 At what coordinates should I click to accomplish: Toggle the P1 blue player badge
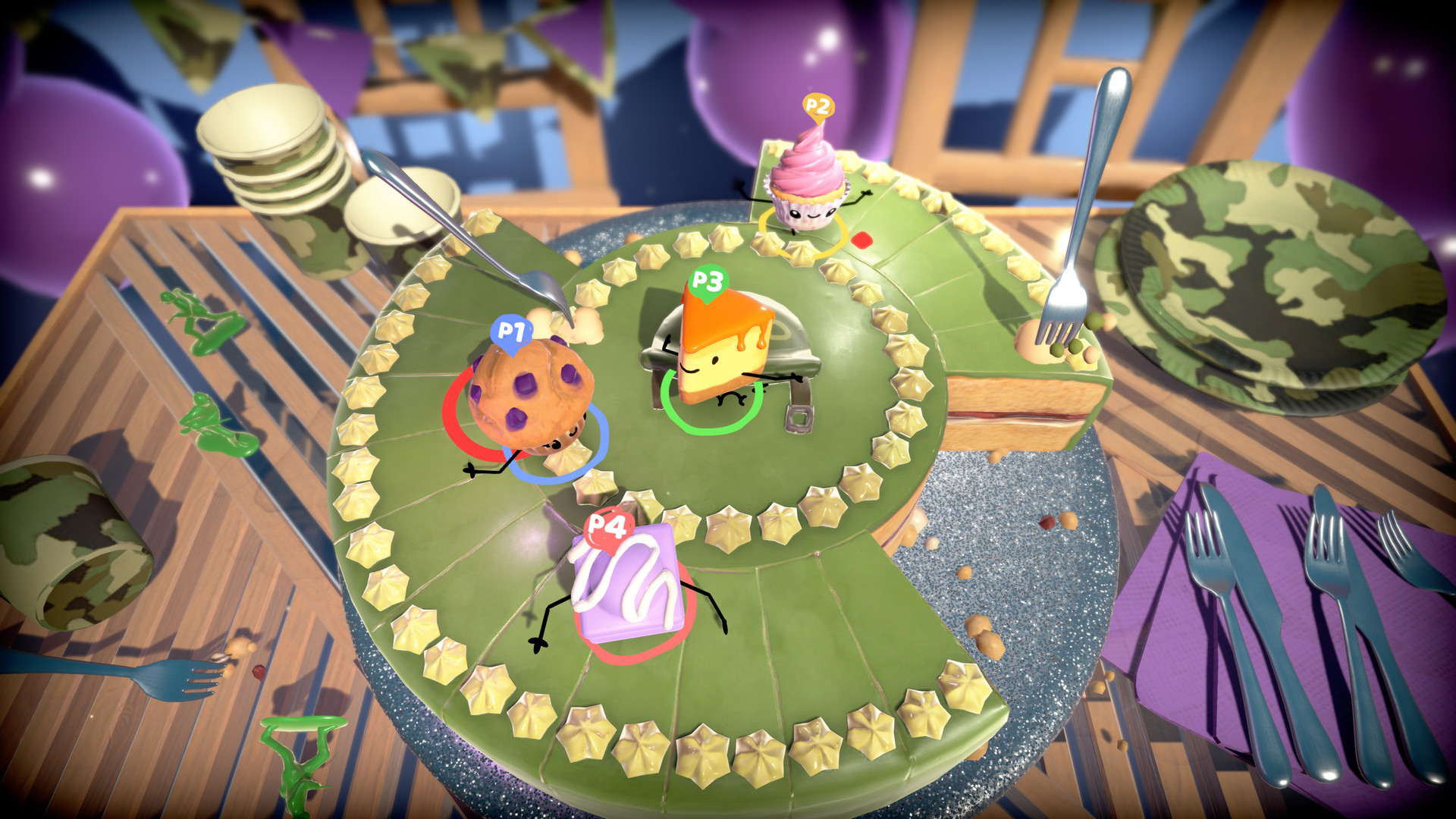tap(512, 331)
